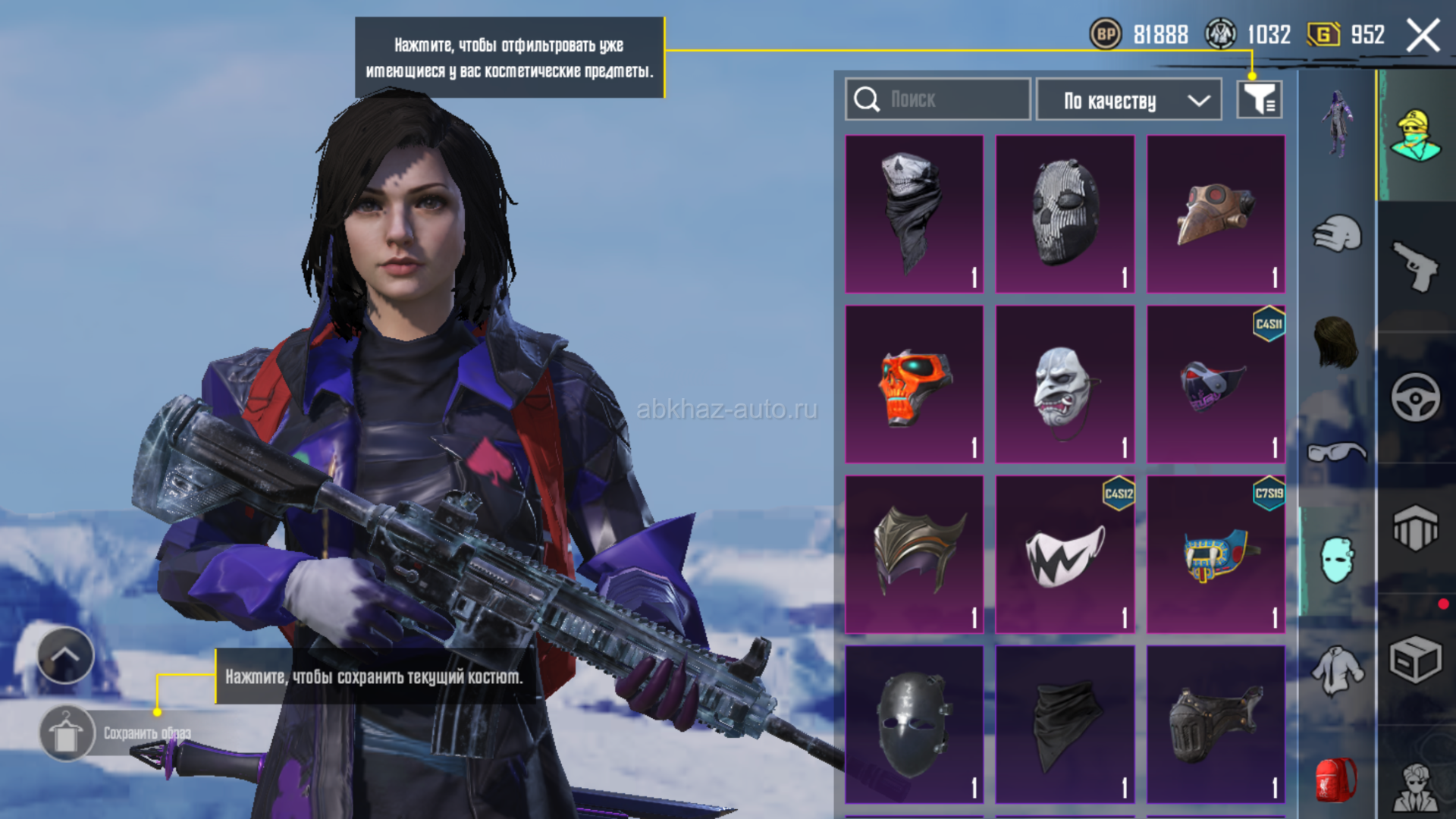The height and width of the screenshot is (819, 1456).
Task: Pick the orange skull mask item
Action: coord(914,384)
